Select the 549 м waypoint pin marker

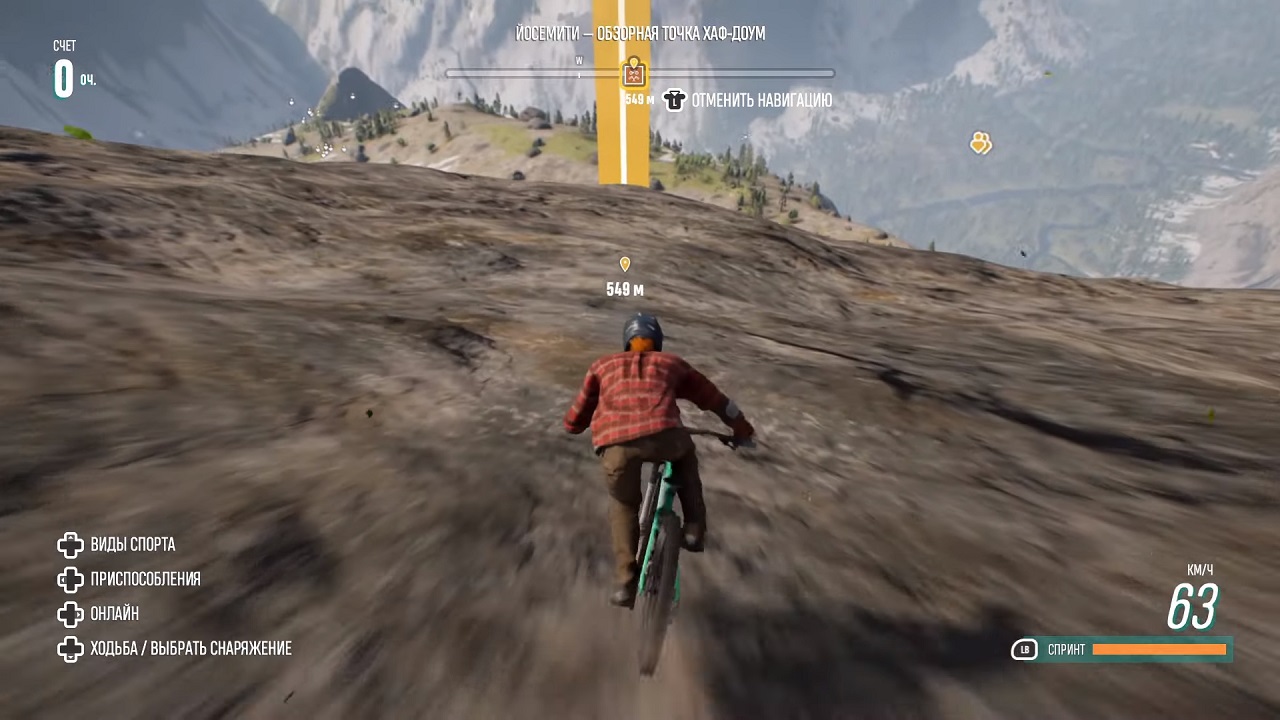(x=625, y=265)
